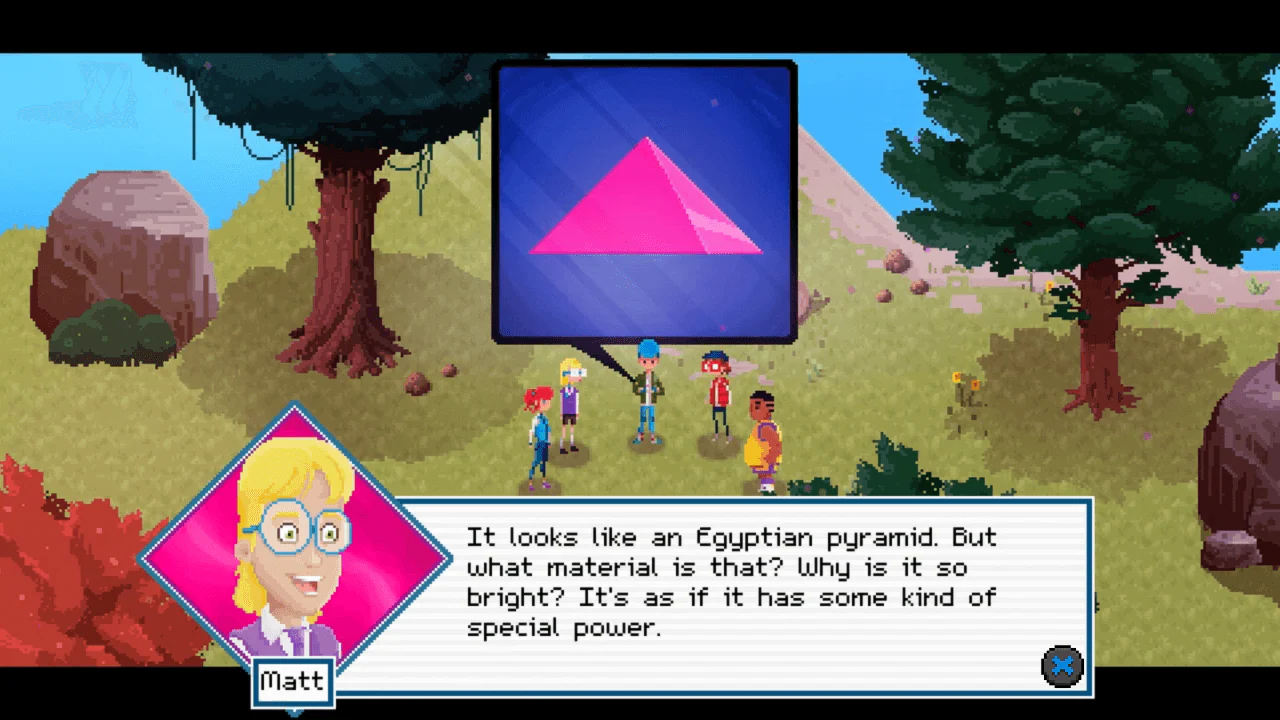Dismiss the dialogue with the X button
Image resolution: width=1280 pixels, height=720 pixels.
click(x=1063, y=666)
